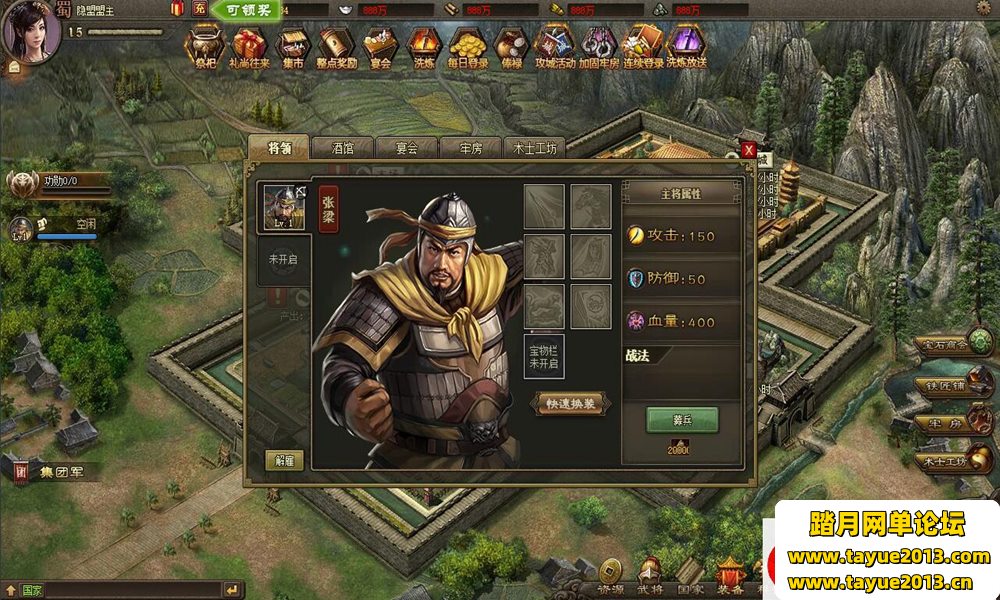Open the 每日登录 daily login icon

click(468, 46)
